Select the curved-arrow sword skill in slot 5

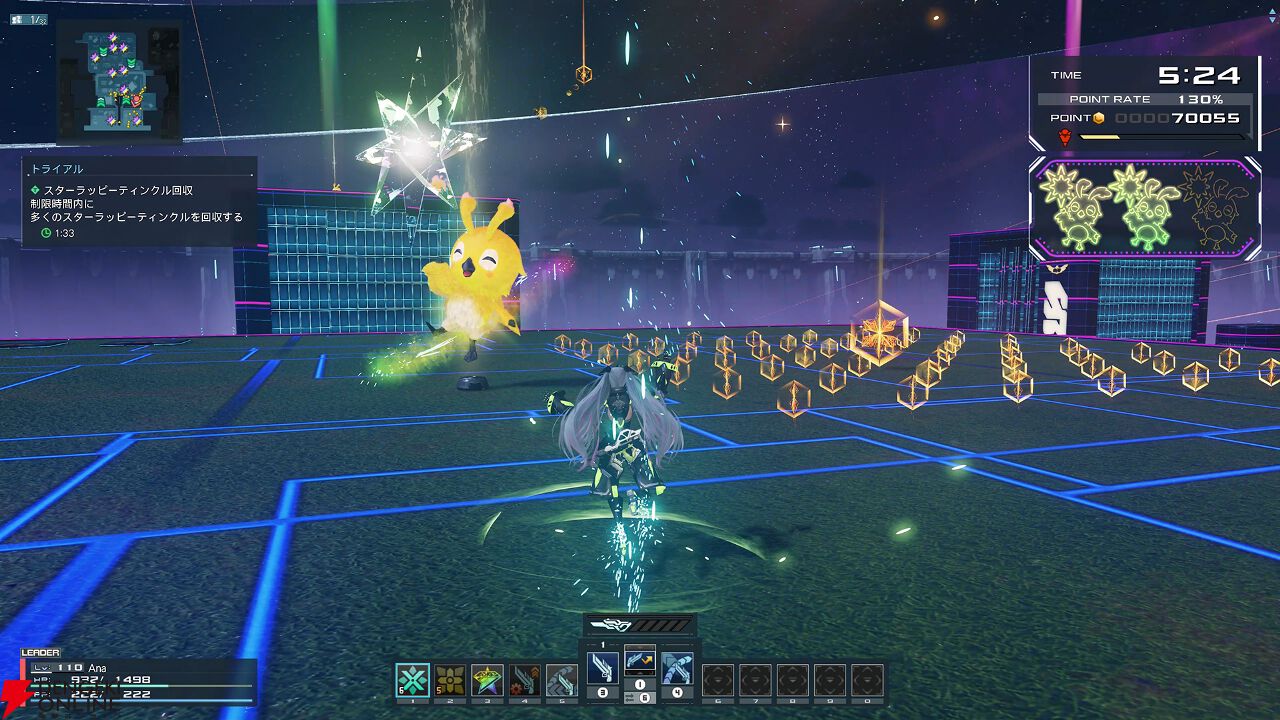(x=561, y=680)
